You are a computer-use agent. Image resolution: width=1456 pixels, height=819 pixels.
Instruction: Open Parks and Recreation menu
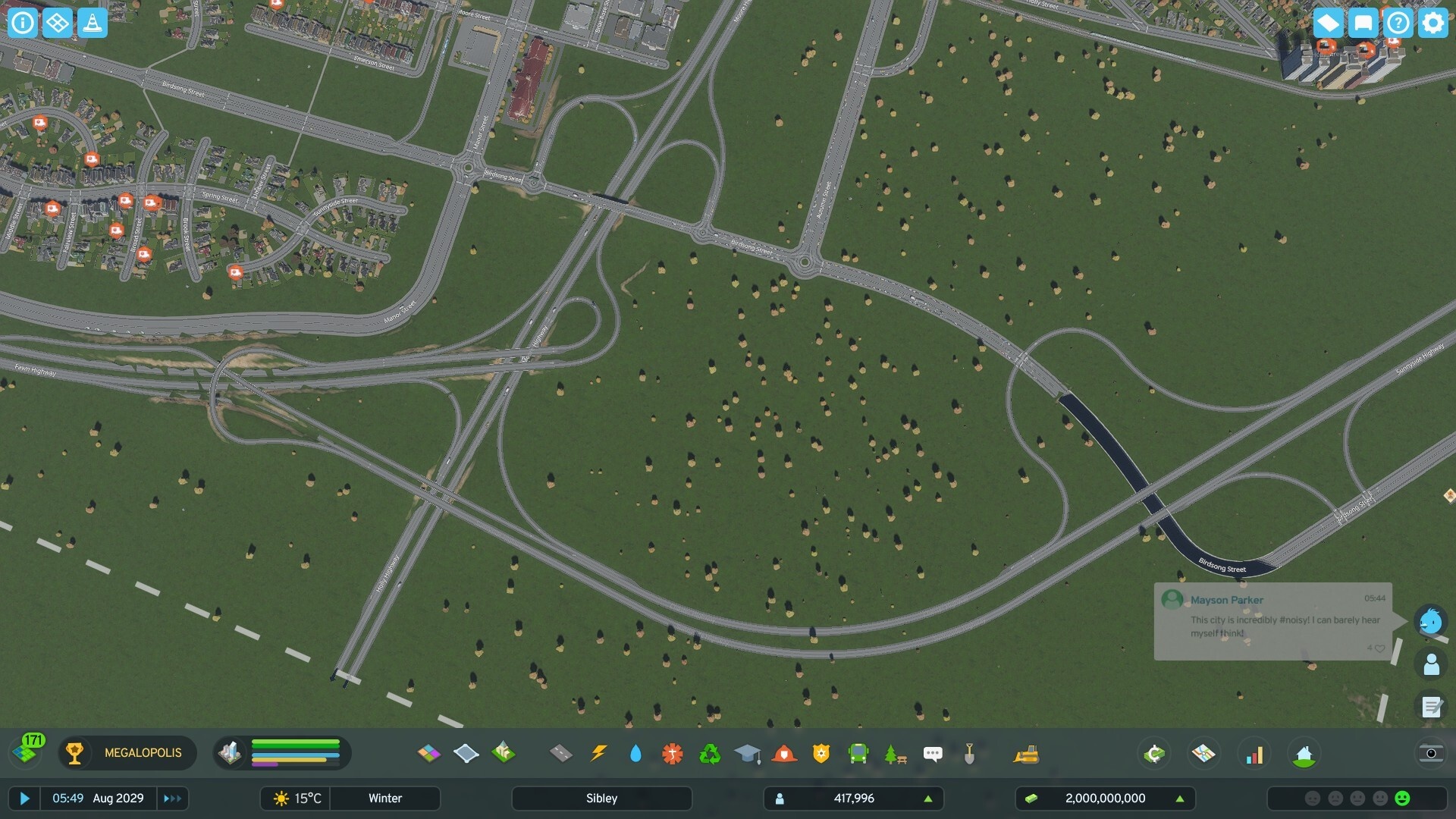click(895, 753)
